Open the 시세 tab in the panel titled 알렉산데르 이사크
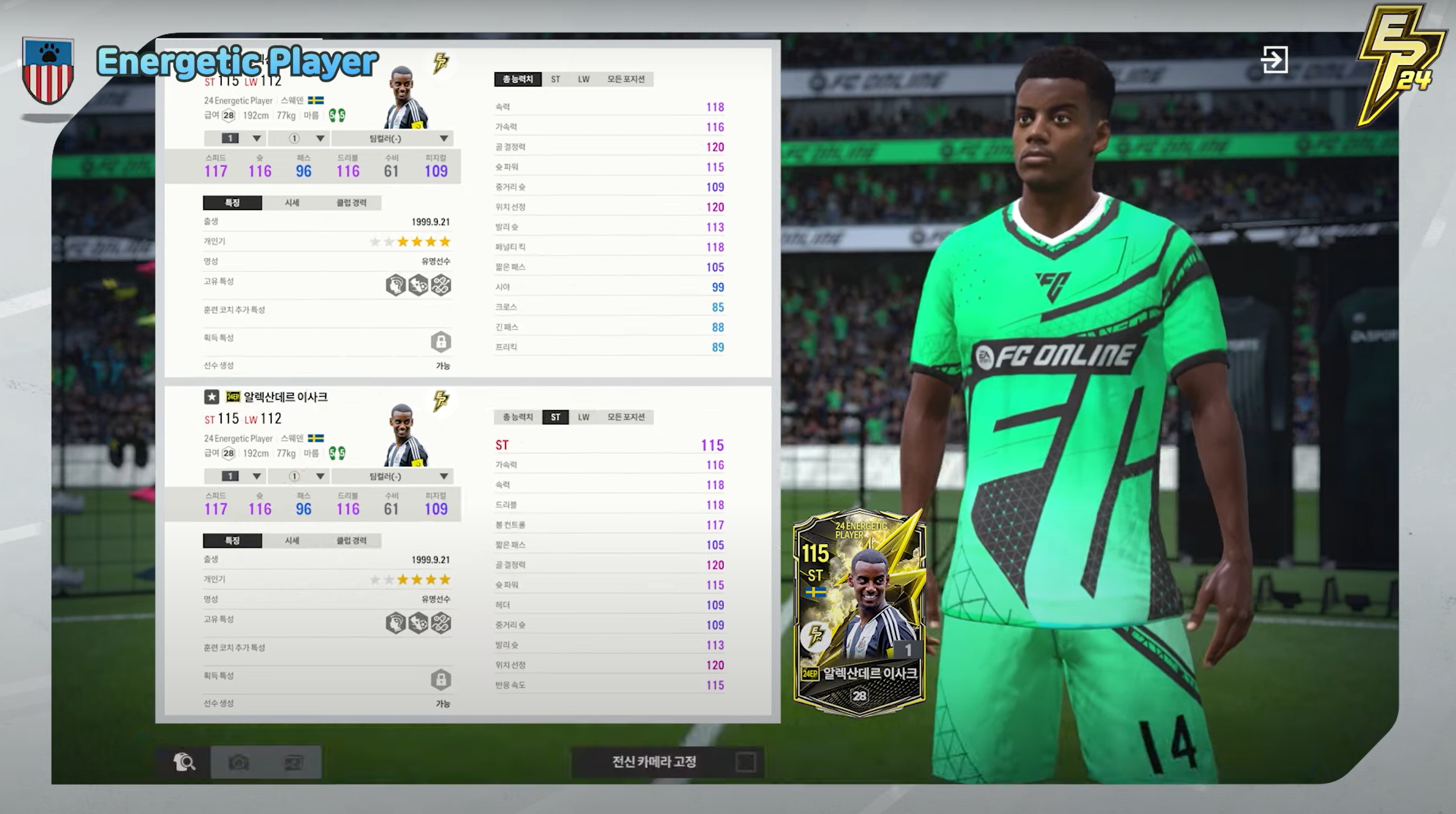 click(x=292, y=541)
